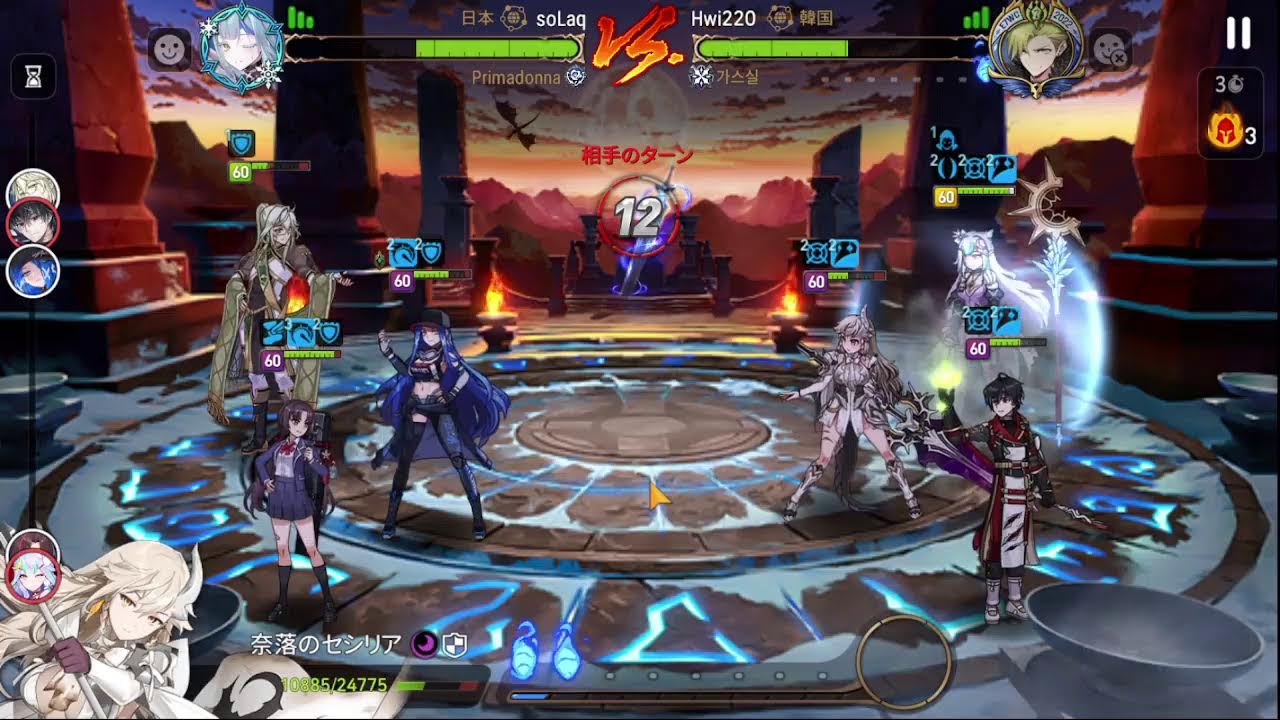1280x720 pixels.
Task: Select blonde hero portrait in turn order
Action: tap(32, 192)
